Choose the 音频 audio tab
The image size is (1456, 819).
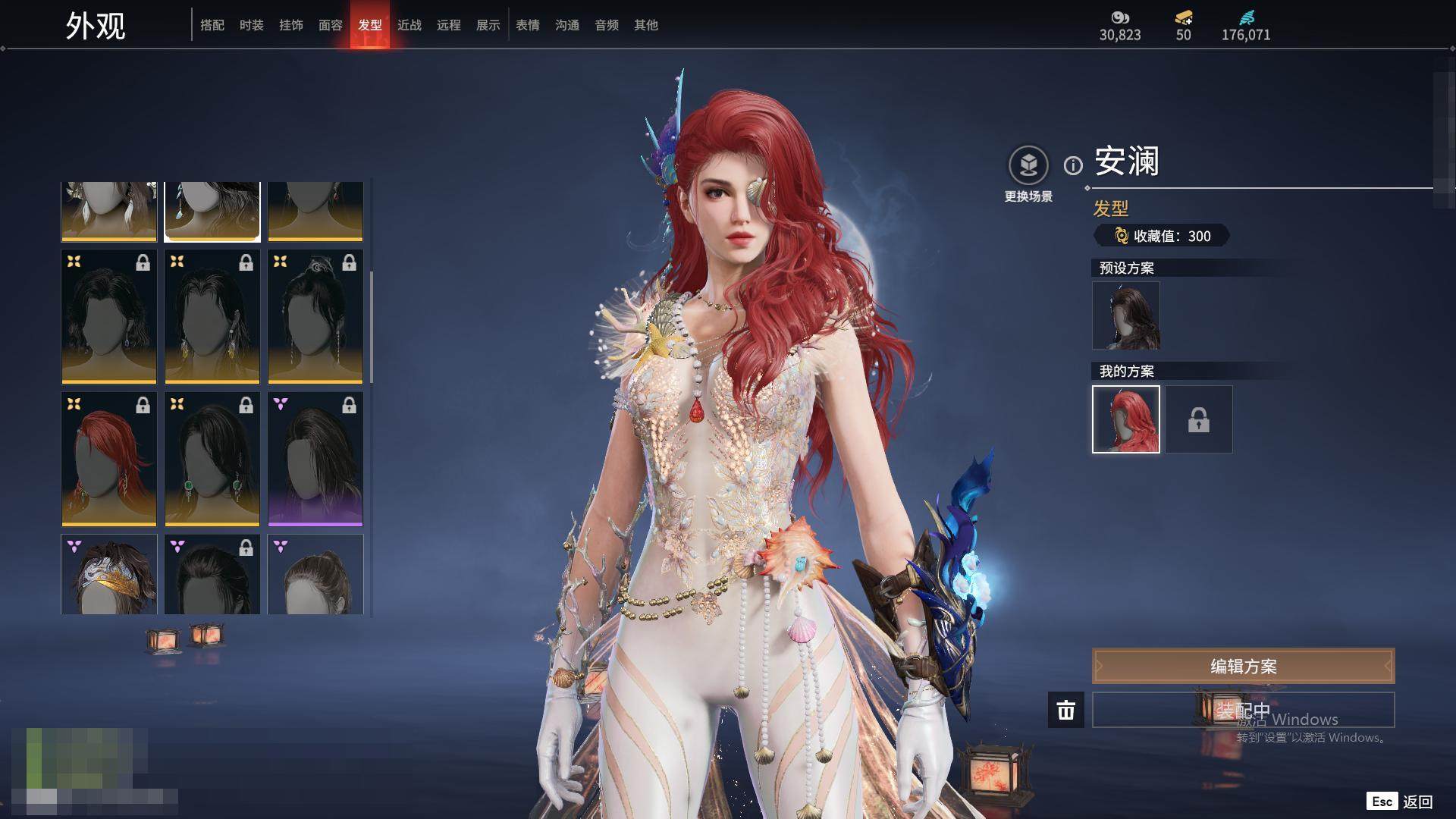(x=607, y=25)
